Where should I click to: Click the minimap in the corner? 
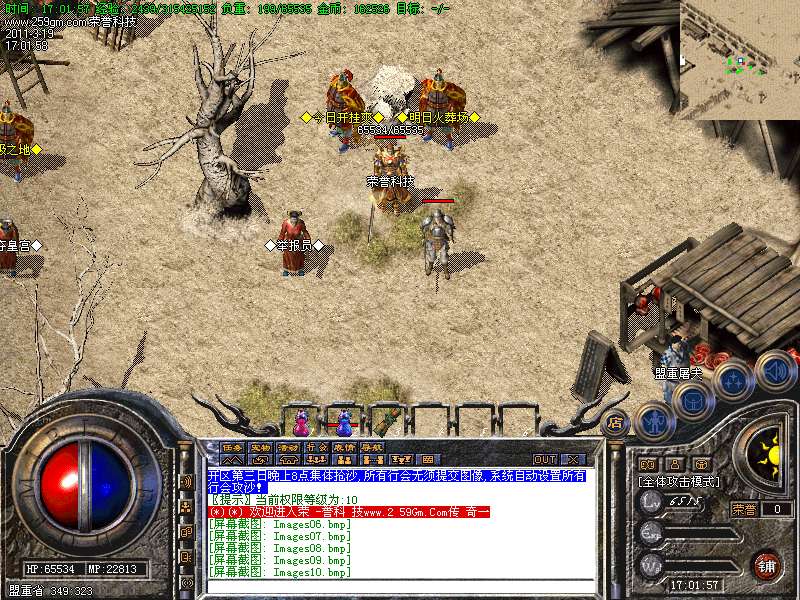740,60
